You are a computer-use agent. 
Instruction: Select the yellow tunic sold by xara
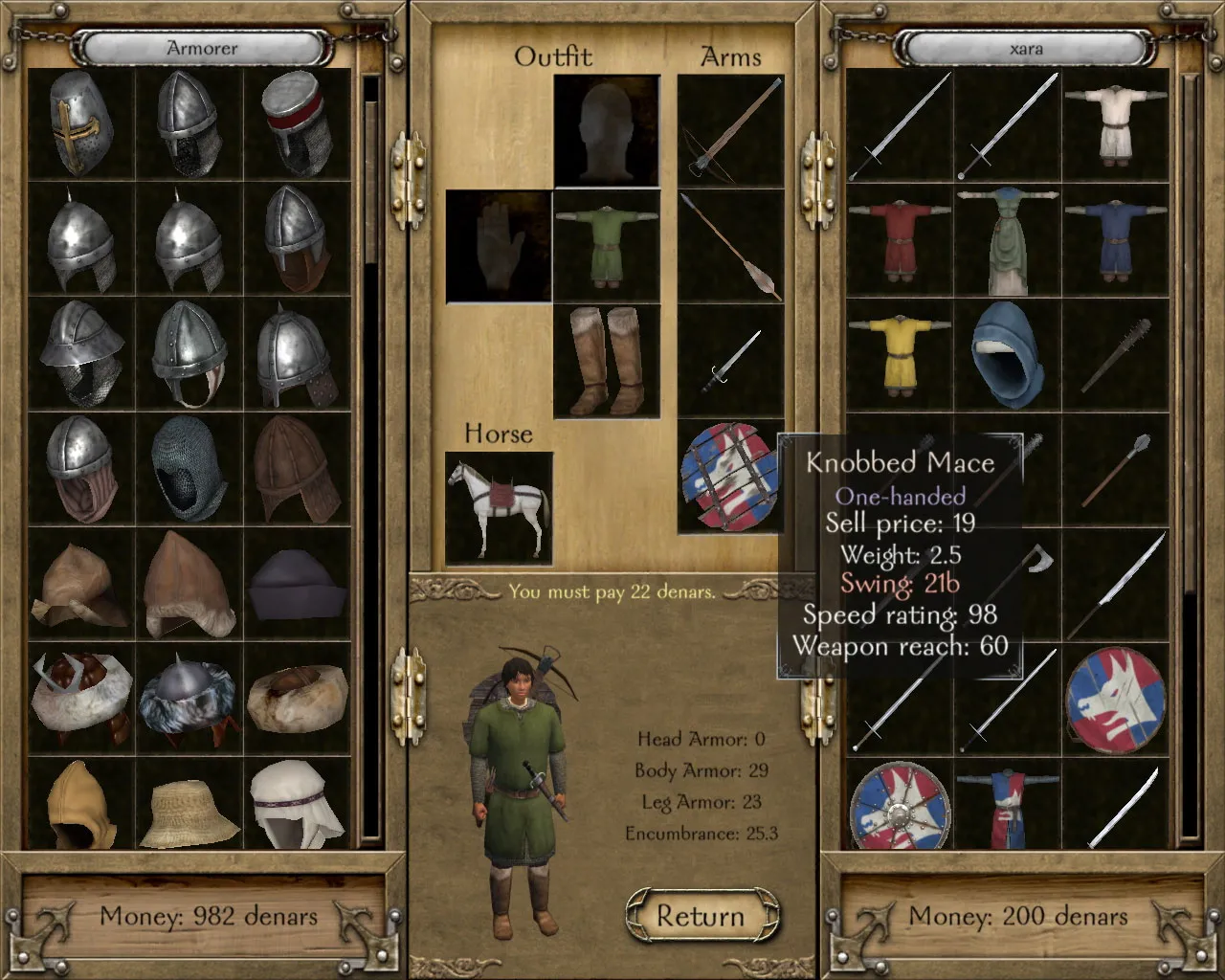(x=898, y=356)
